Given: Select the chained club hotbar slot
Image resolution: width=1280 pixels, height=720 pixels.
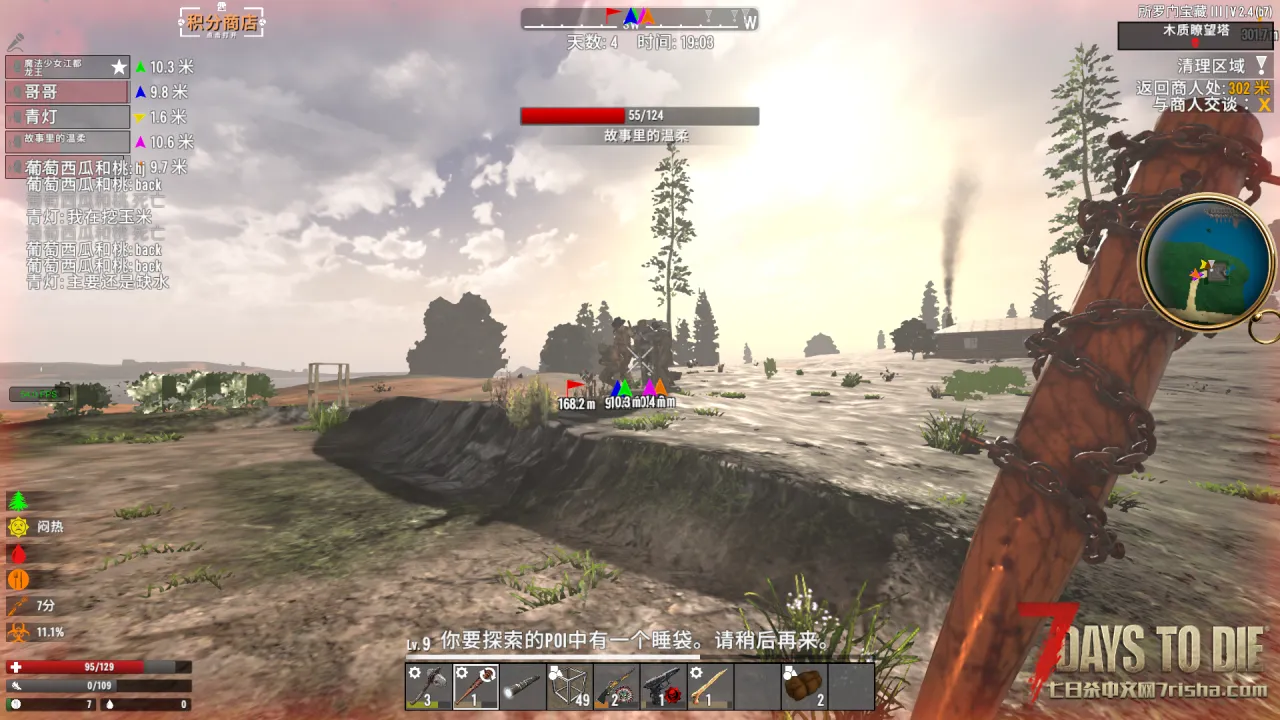Looking at the screenshot, I should tap(476, 686).
